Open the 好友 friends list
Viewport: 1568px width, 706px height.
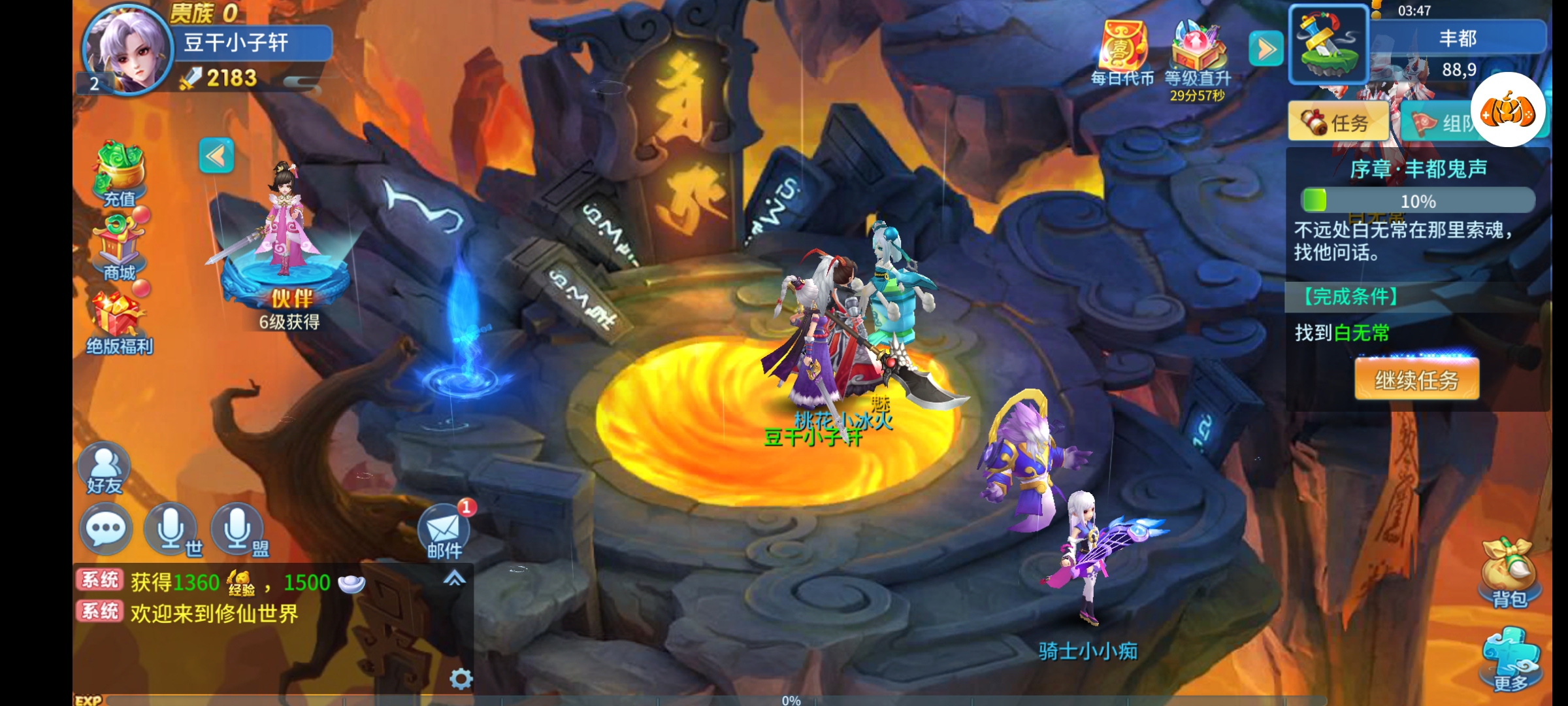(105, 467)
